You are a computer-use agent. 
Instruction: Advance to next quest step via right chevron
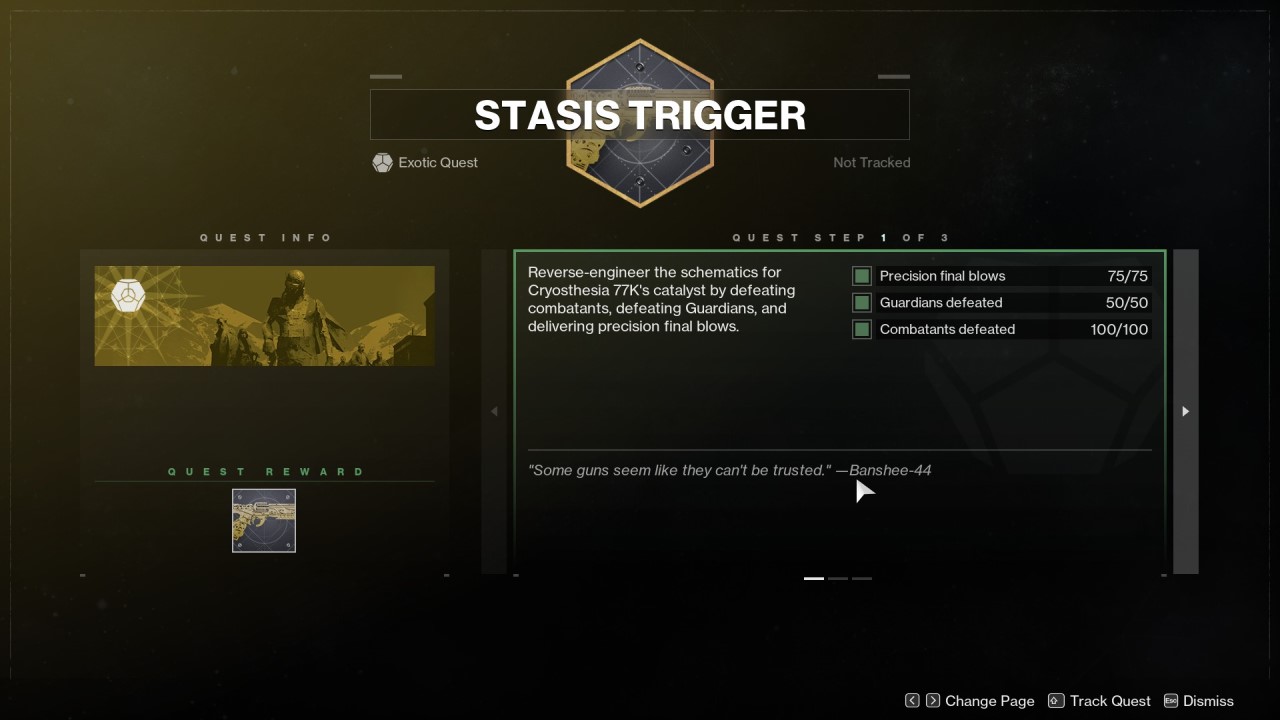click(1185, 411)
